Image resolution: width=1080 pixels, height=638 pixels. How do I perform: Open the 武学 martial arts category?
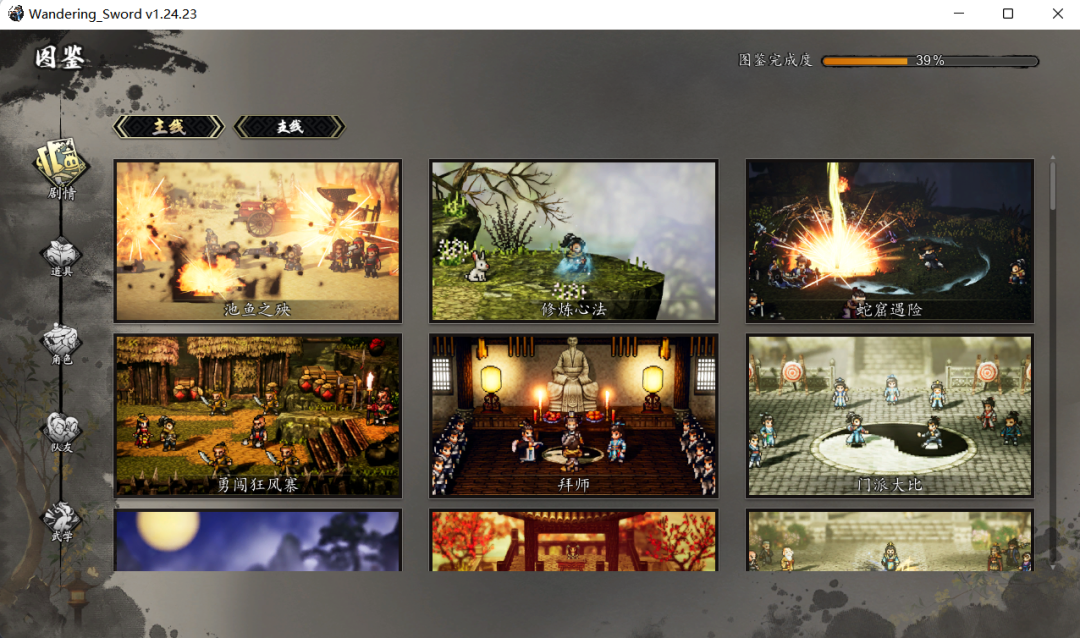[61, 520]
